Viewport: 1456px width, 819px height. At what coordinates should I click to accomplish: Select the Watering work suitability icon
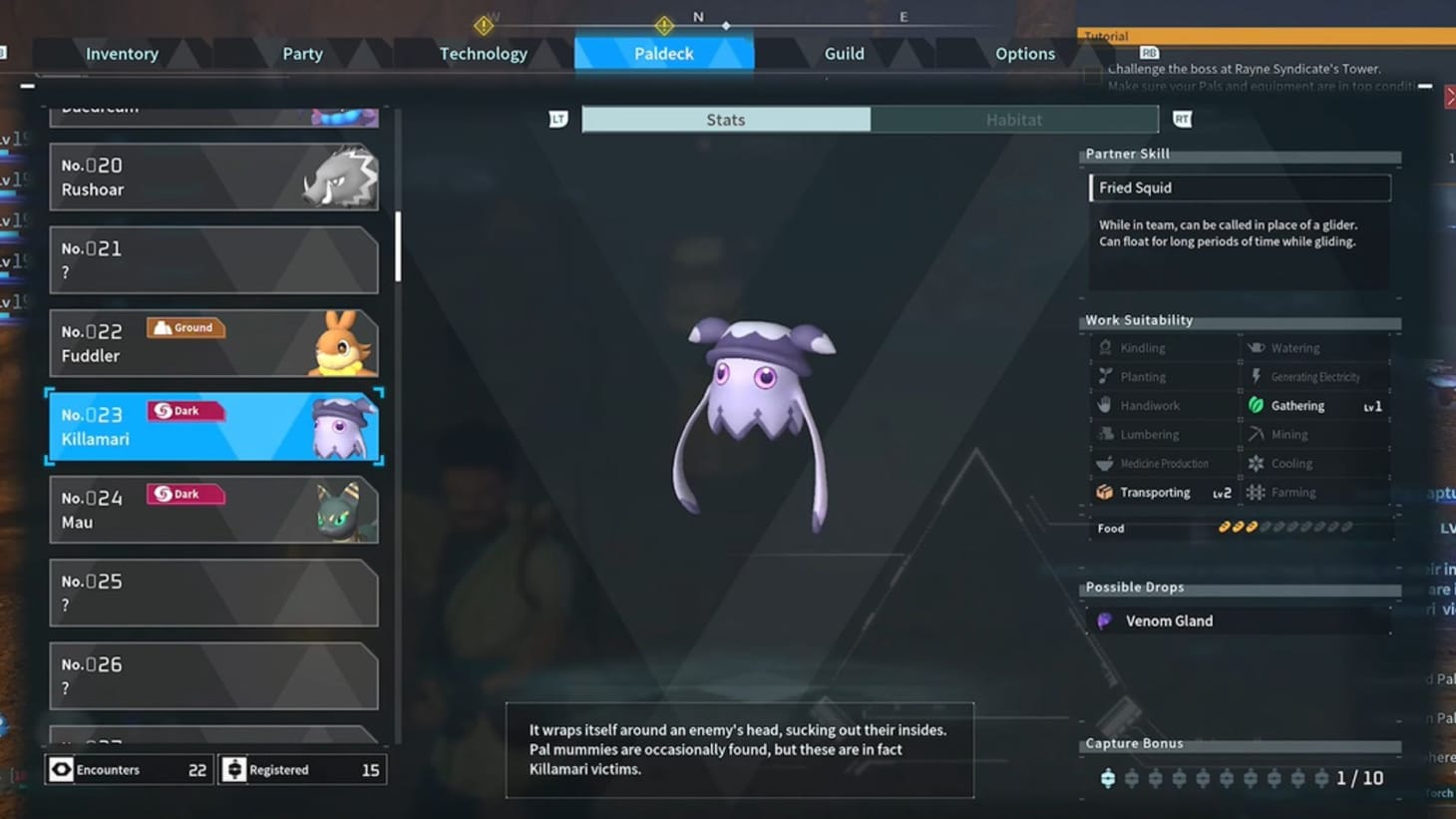(x=1256, y=347)
